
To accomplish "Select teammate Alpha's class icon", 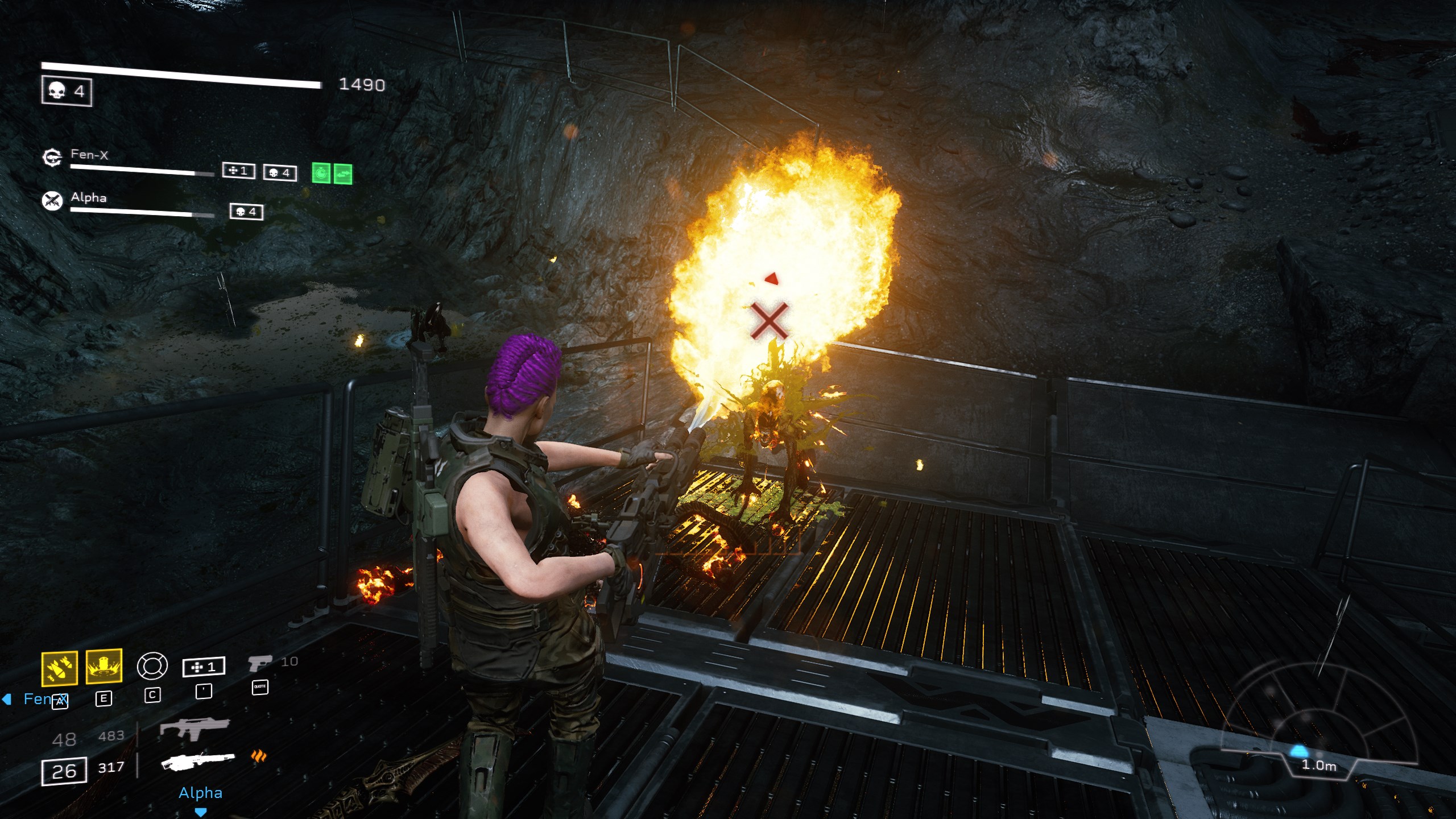I will pos(52,201).
